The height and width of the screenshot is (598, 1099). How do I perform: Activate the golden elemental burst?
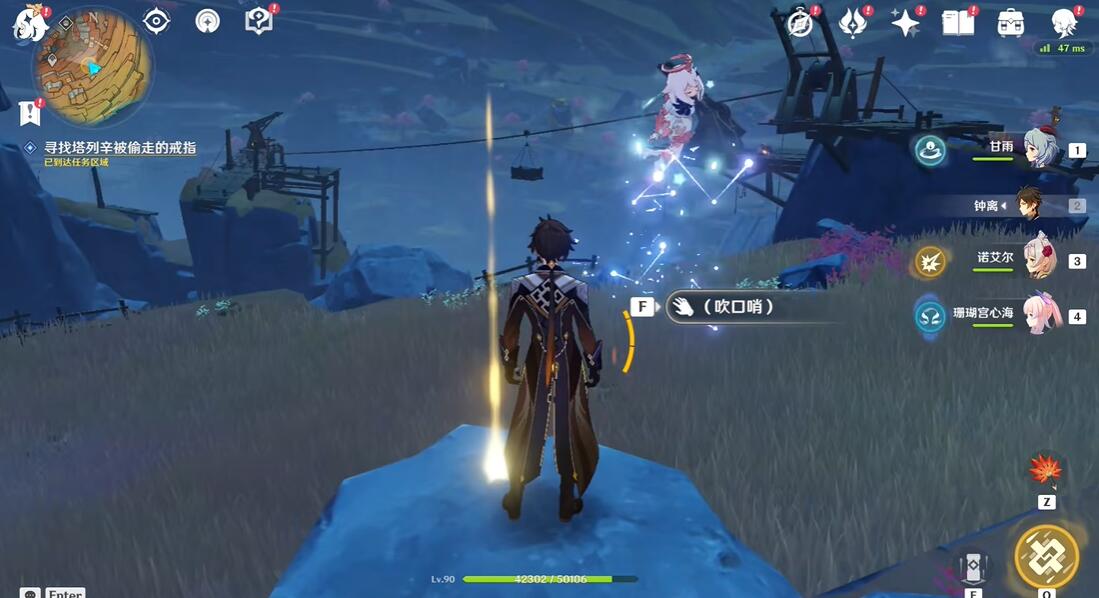pyautogui.click(x=1046, y=556)
